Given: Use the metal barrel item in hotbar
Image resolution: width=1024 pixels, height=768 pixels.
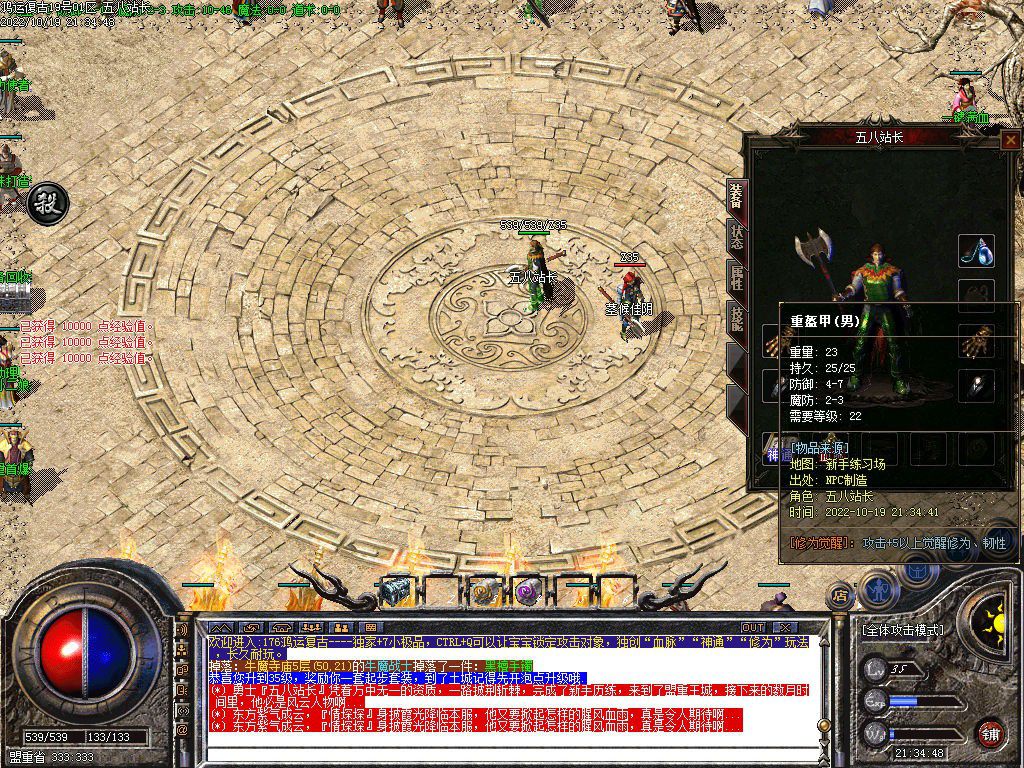Looking at the screenshot, I should click(x=397, y=592).
